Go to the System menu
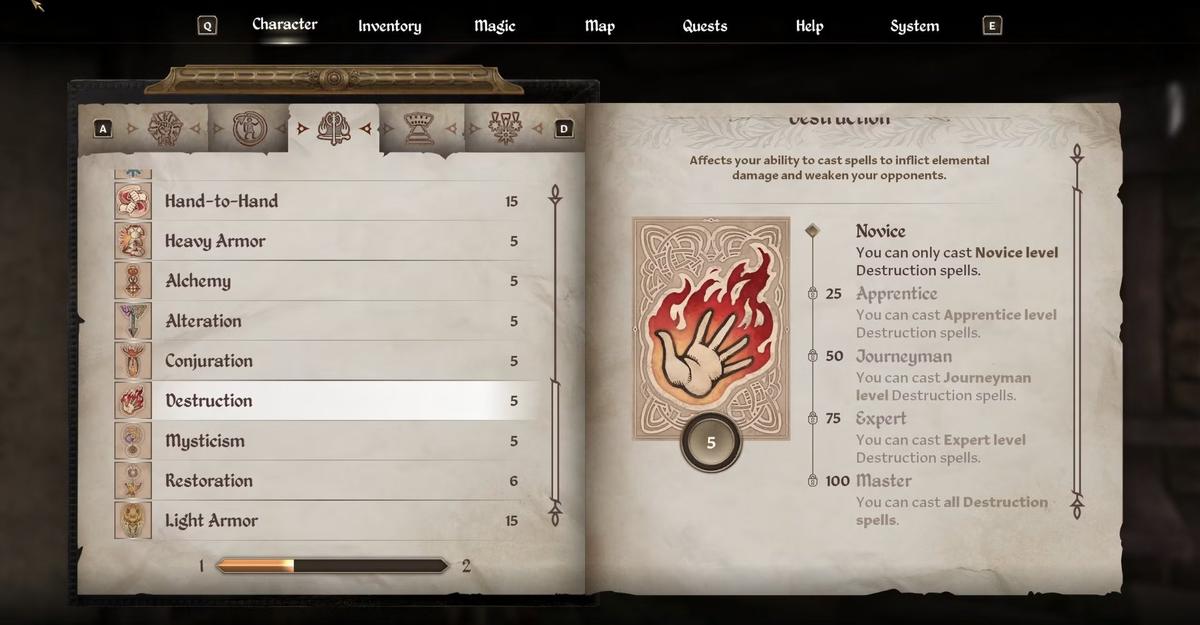 point(914,26)
